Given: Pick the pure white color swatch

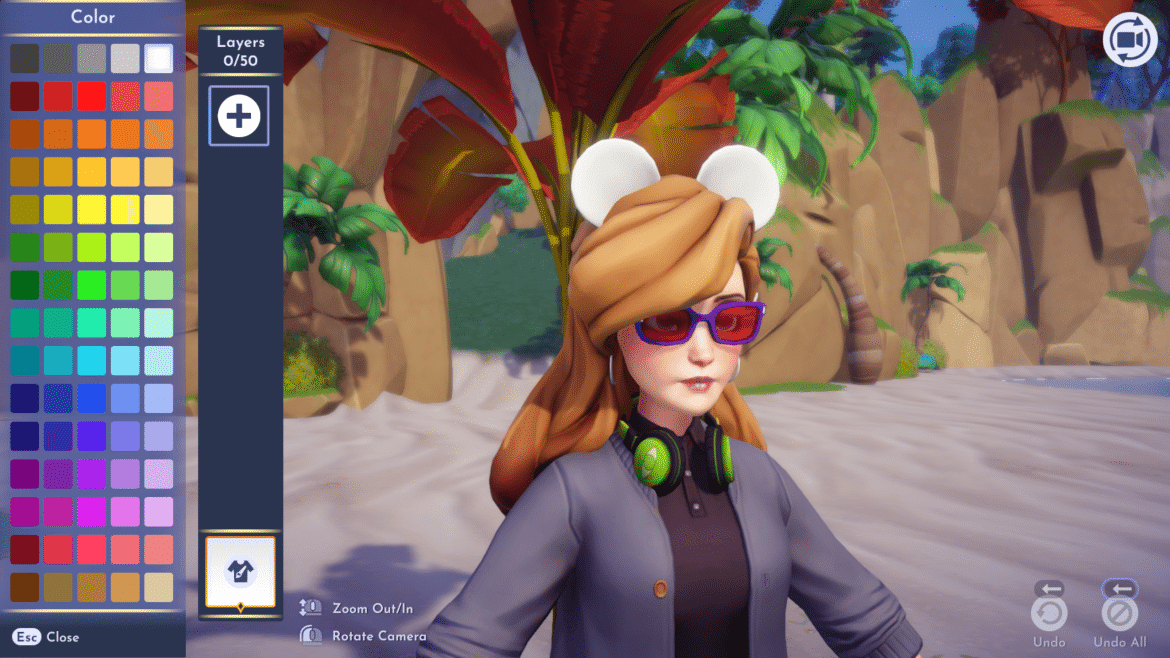Looking at the screenshot, I should (158, 58).
